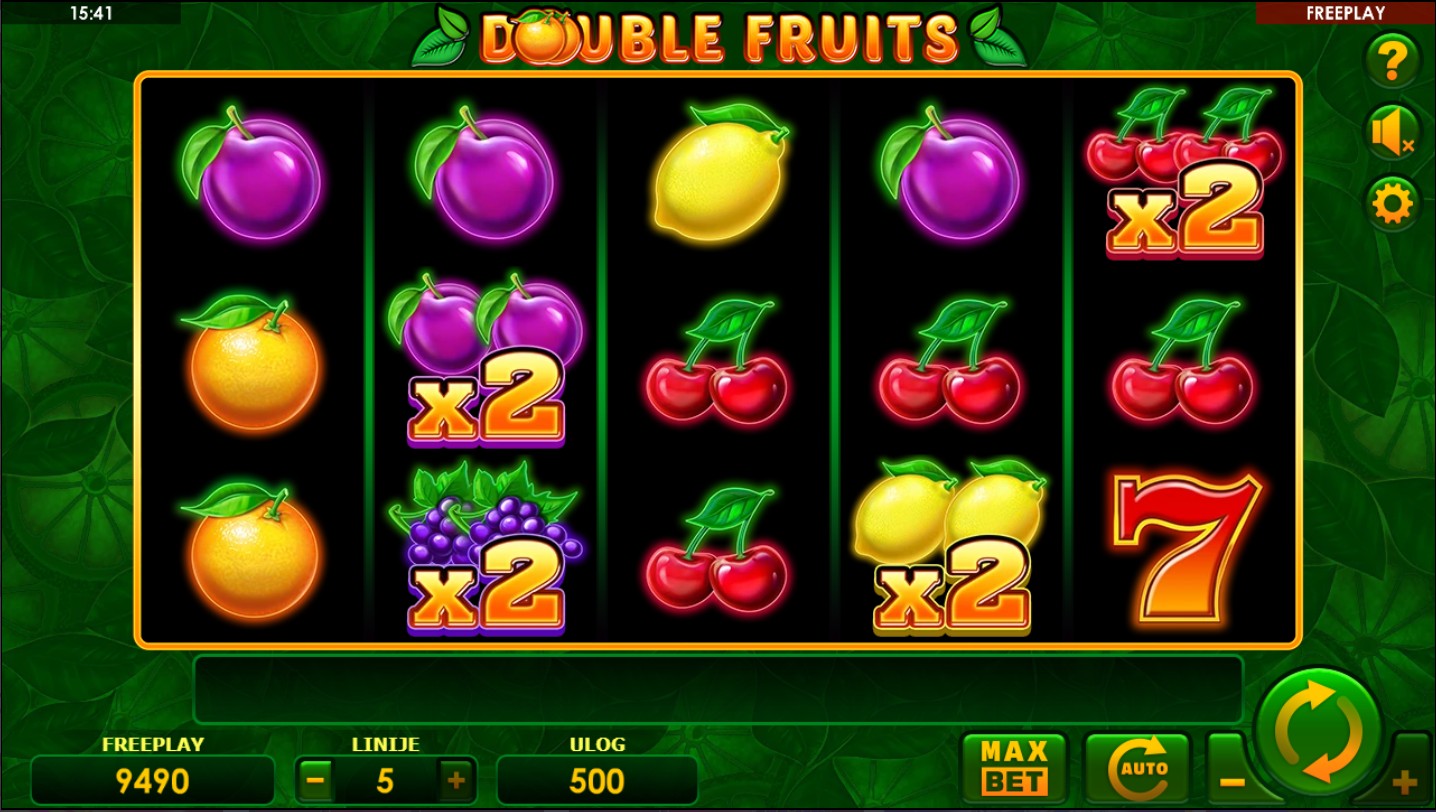Toggle the muted speaker sound icon

[1392, 133]
